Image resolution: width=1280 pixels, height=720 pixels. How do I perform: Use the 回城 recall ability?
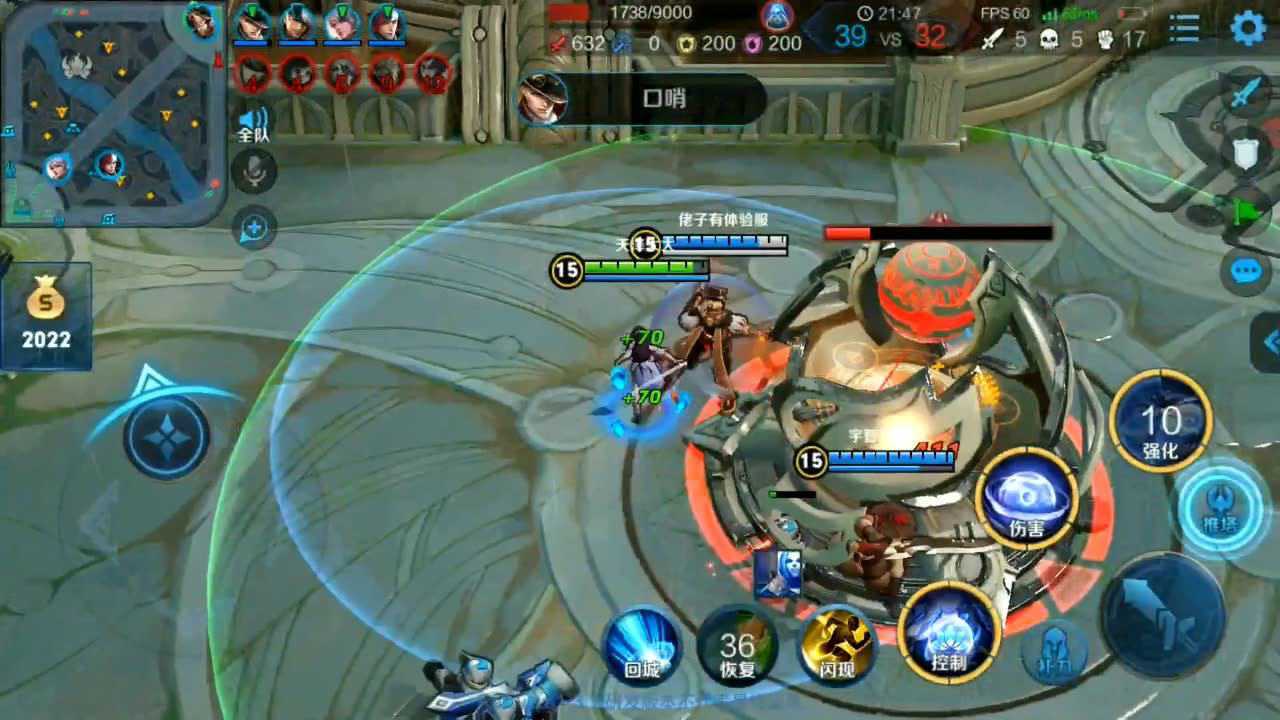tap(641, 645)
